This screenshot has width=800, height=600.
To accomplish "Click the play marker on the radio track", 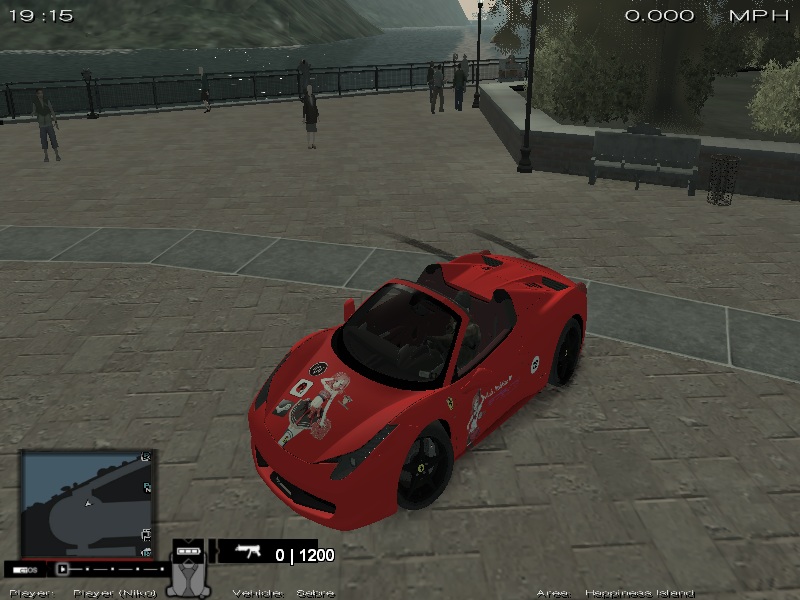I will pyautogui.click(x=63, y=568).
